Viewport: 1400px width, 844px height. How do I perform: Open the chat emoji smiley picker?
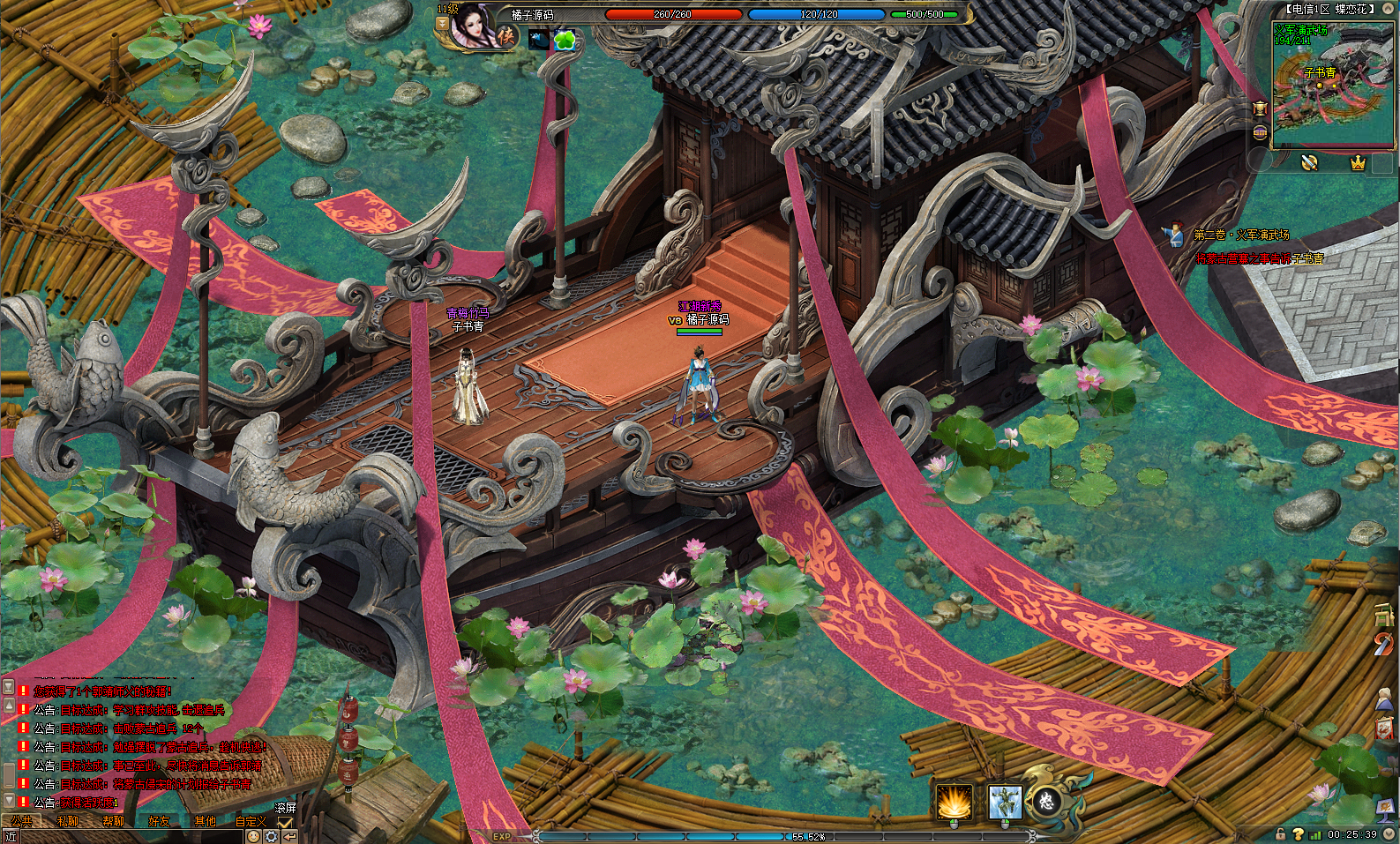point(253,836)
